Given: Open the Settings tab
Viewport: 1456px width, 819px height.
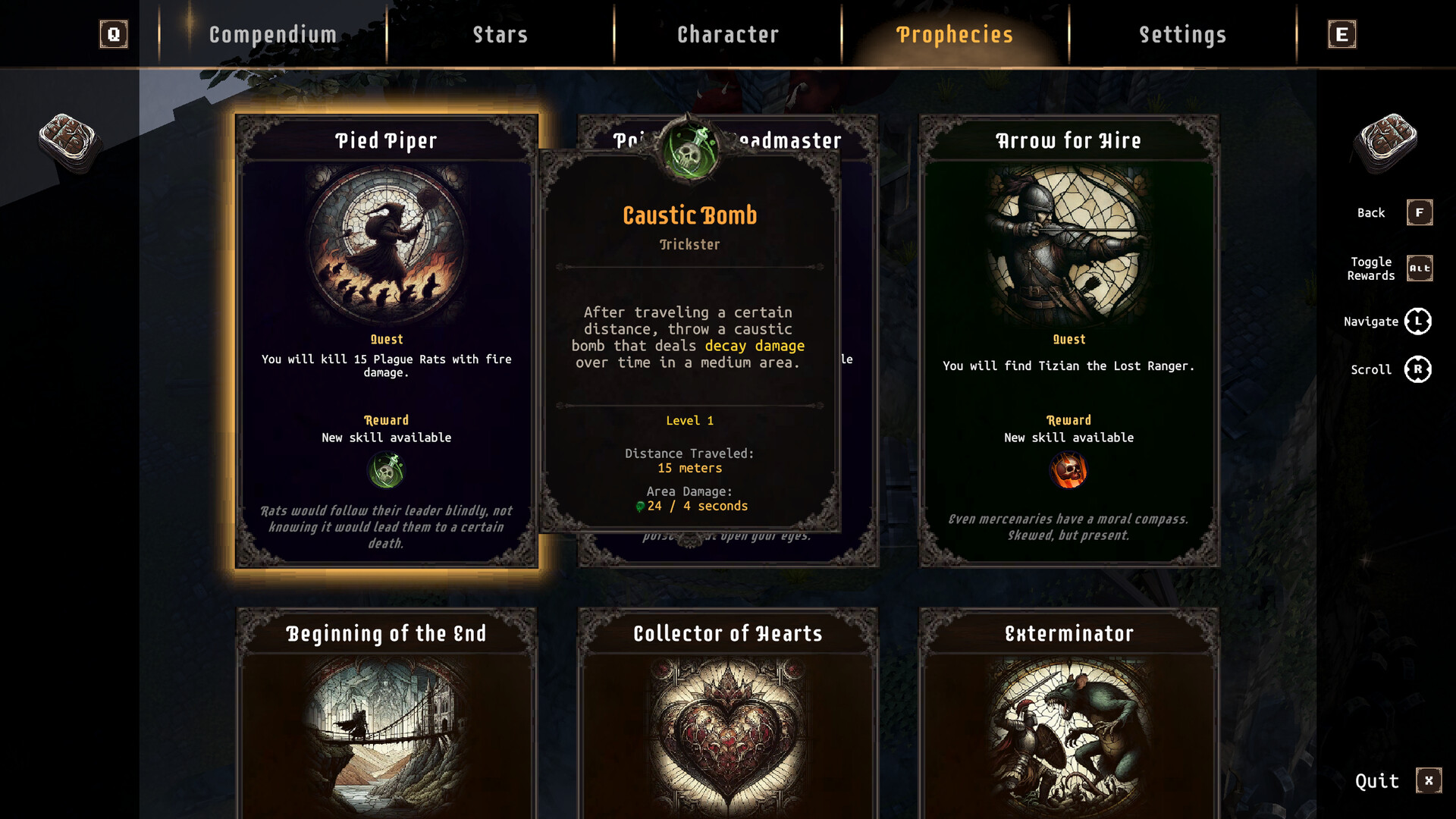Looking at the screenshot, I should tap(1182, 35).
